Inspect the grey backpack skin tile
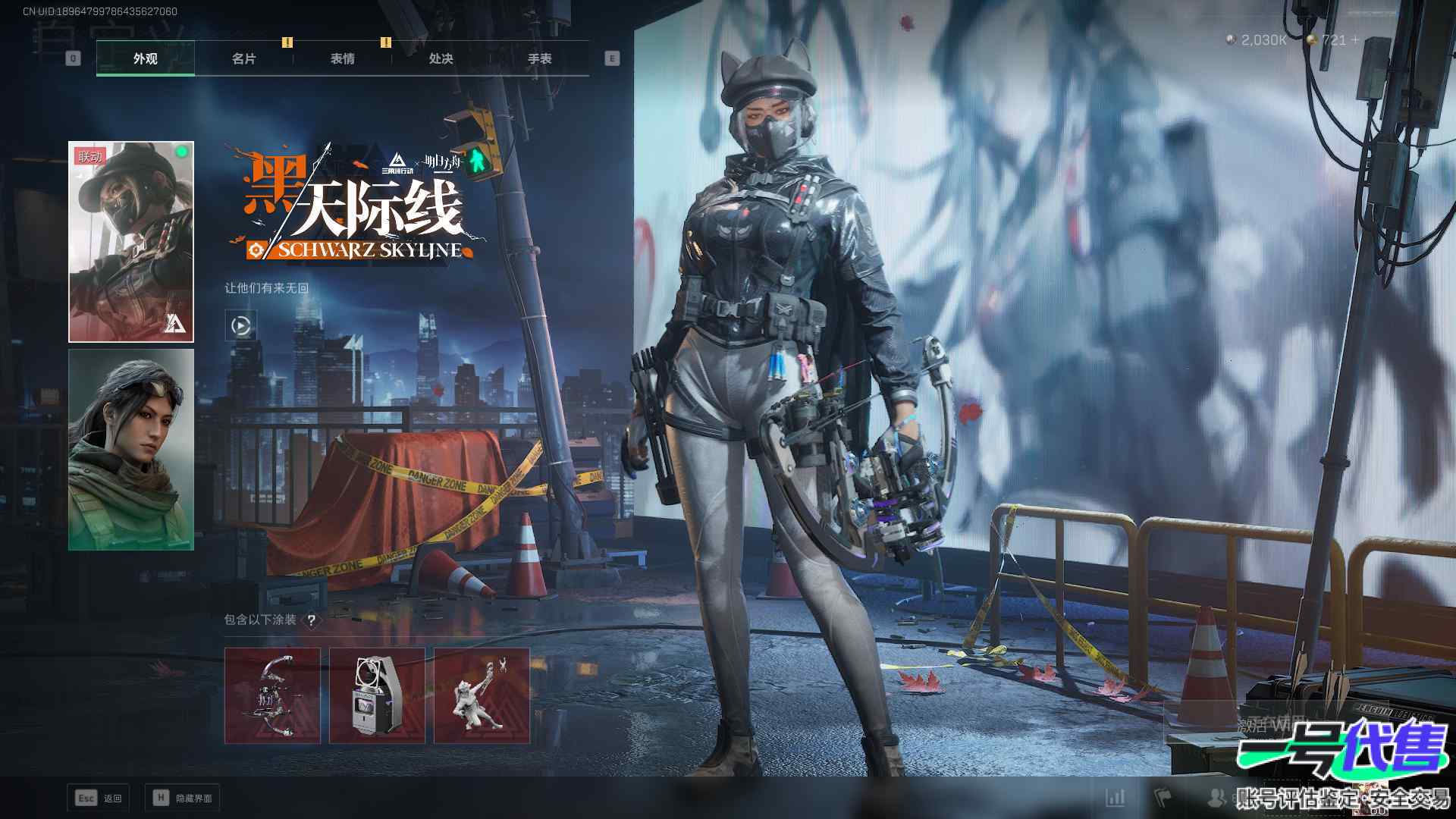 [377, 695]
